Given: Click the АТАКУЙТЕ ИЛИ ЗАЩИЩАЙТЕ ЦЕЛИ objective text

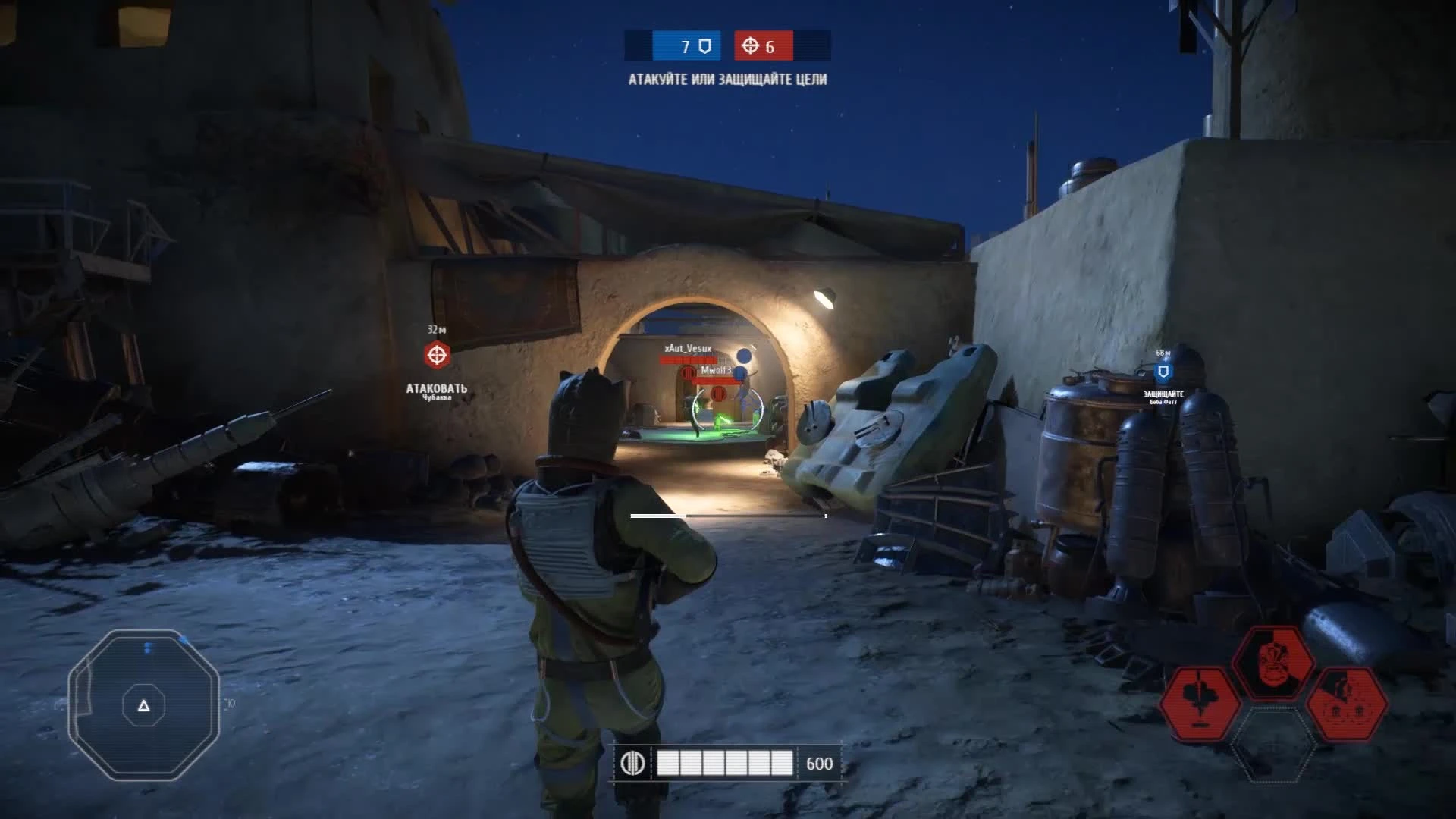Looking at the screenshot, I should pos(728,77).
